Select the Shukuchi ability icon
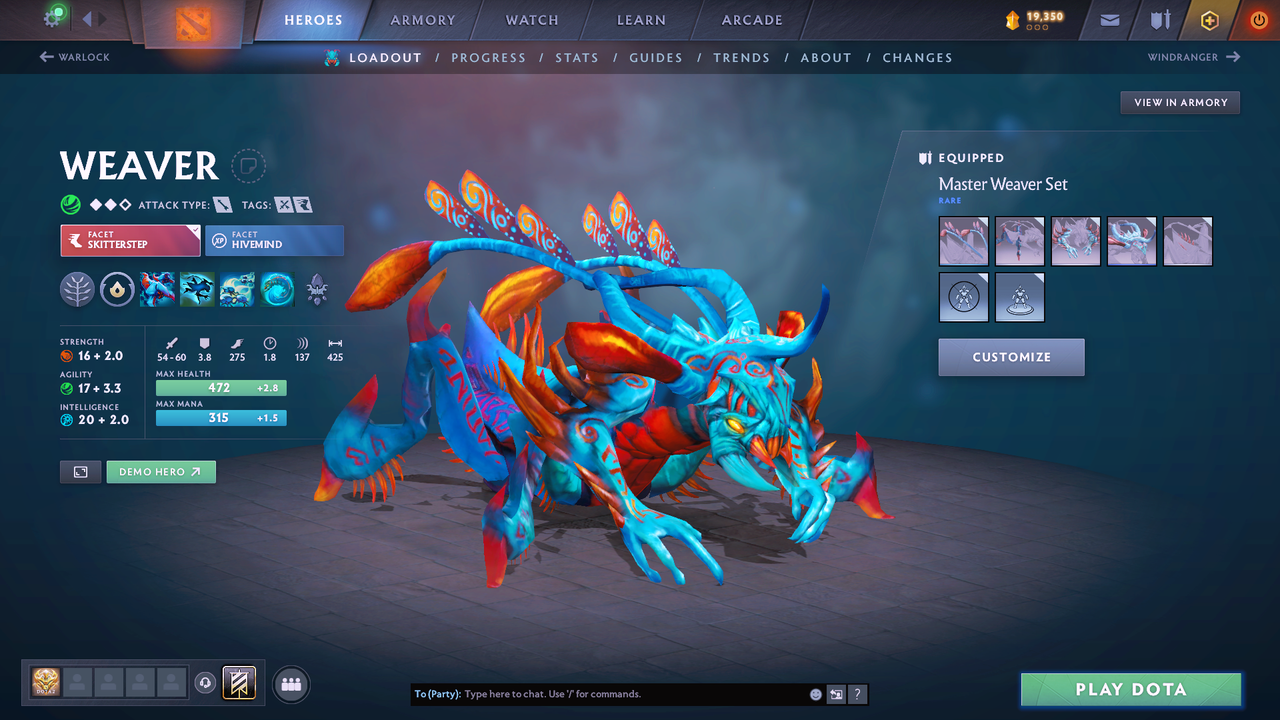 click(197, 289)
